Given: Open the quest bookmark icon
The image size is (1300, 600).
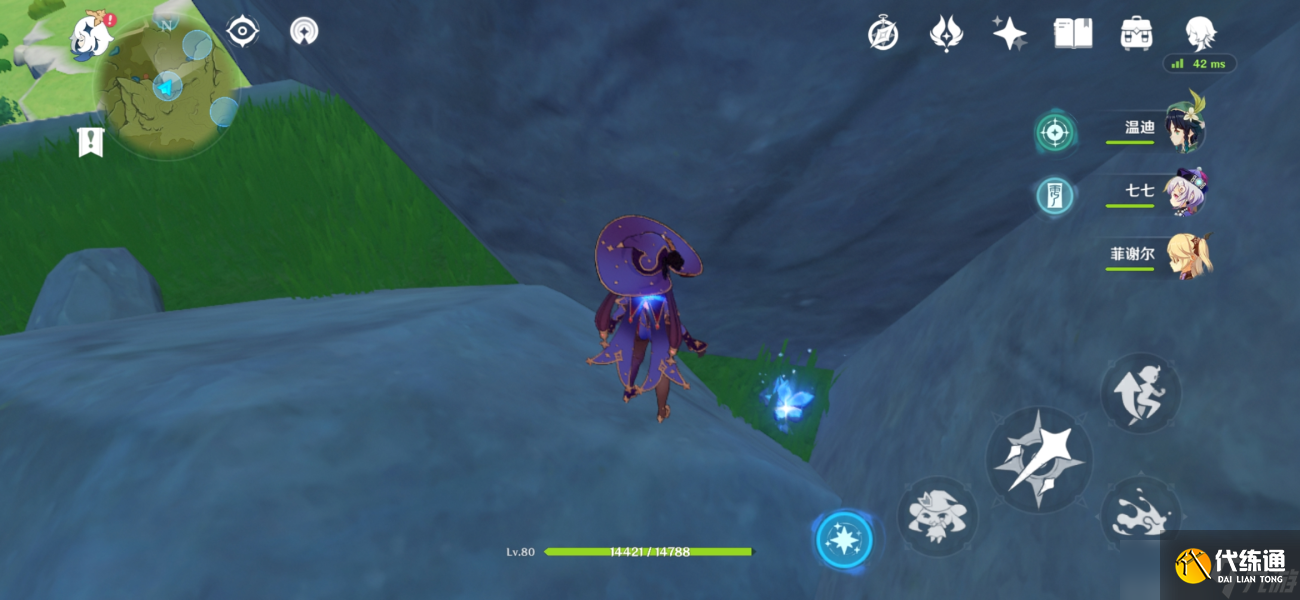Looking at the screenshot, I should point(91,142).
